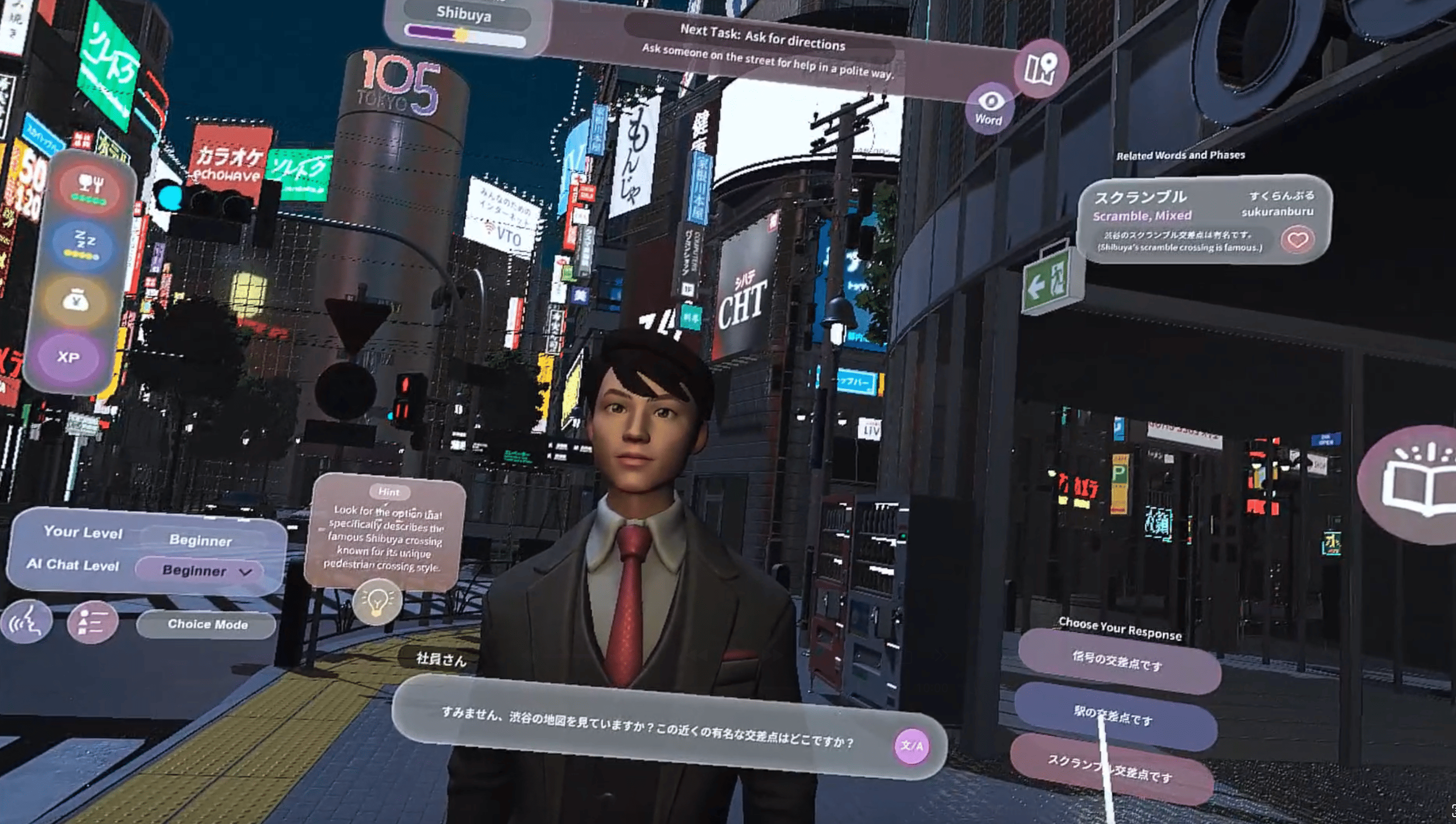Favorite the スクランブル word with the heart
Viewport: 1456px width, 824px height.
click(x=1297, y=240)
